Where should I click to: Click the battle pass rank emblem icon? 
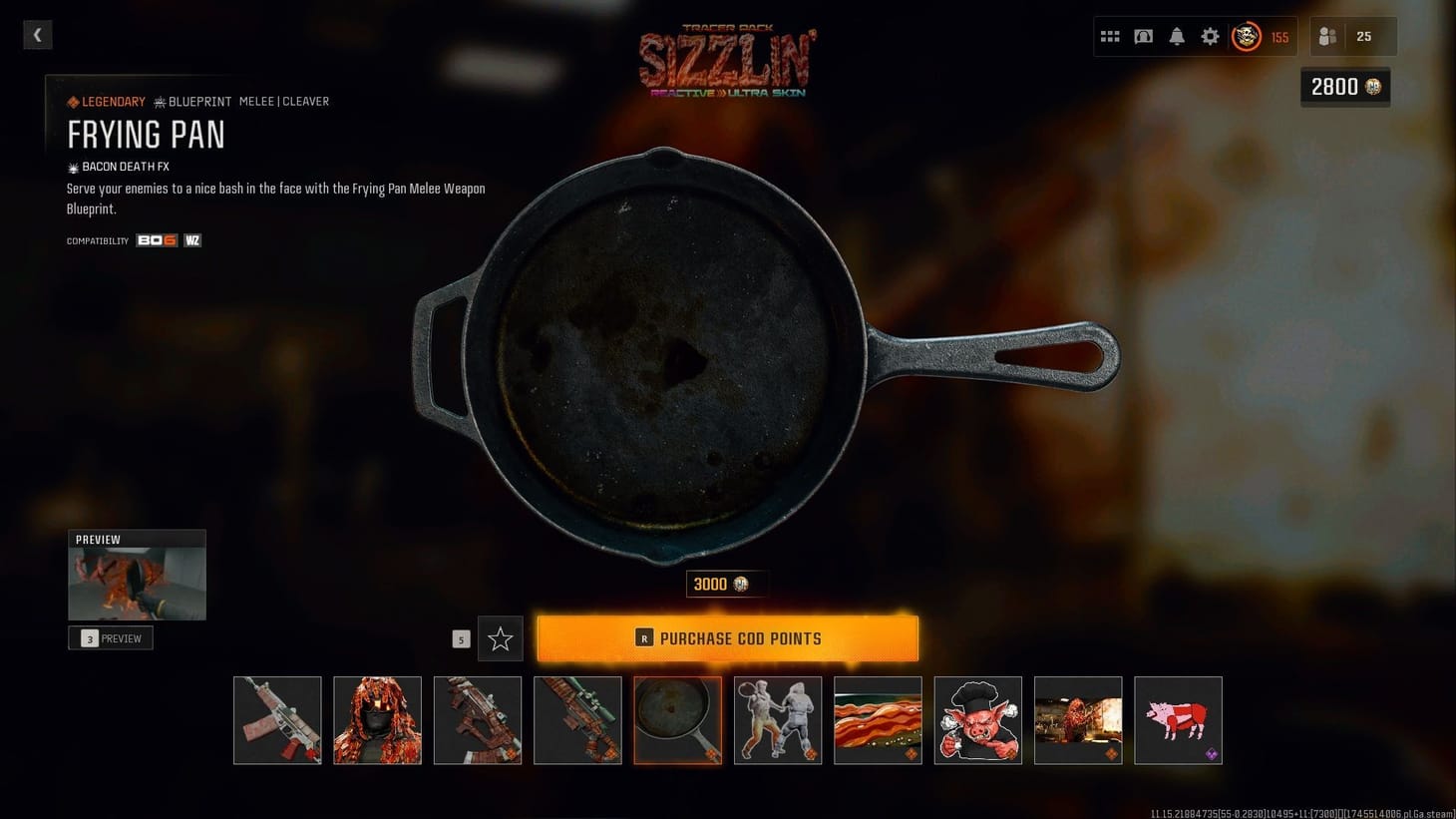click(1245, 37)
